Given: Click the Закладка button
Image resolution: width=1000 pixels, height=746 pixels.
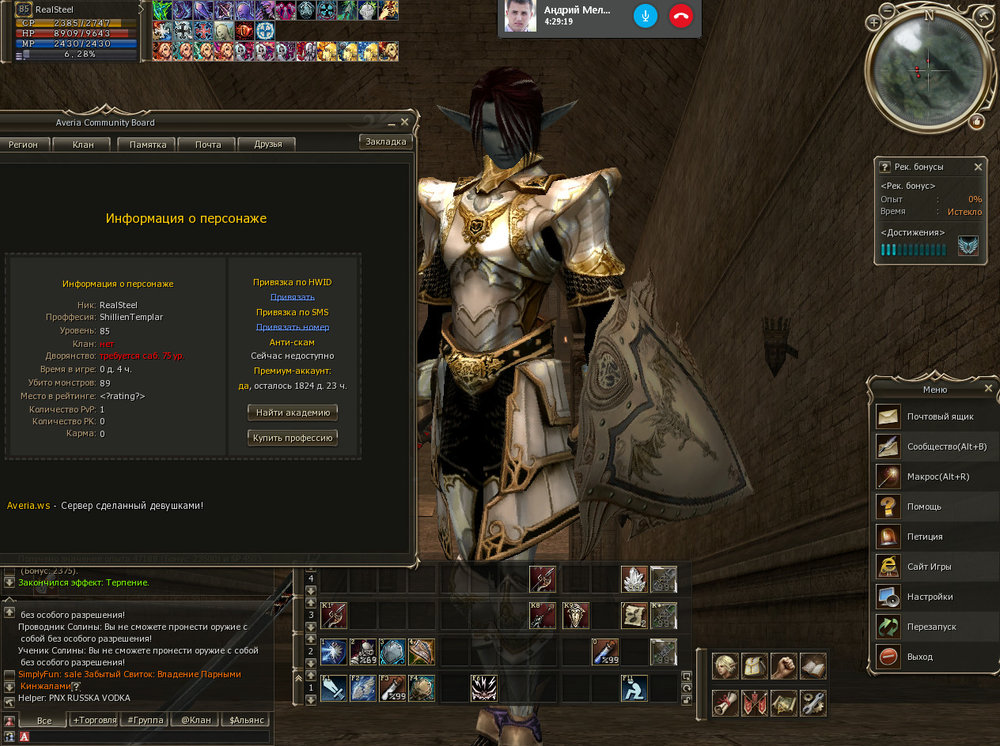Looking at the screenshot, I should coord(385,142).
